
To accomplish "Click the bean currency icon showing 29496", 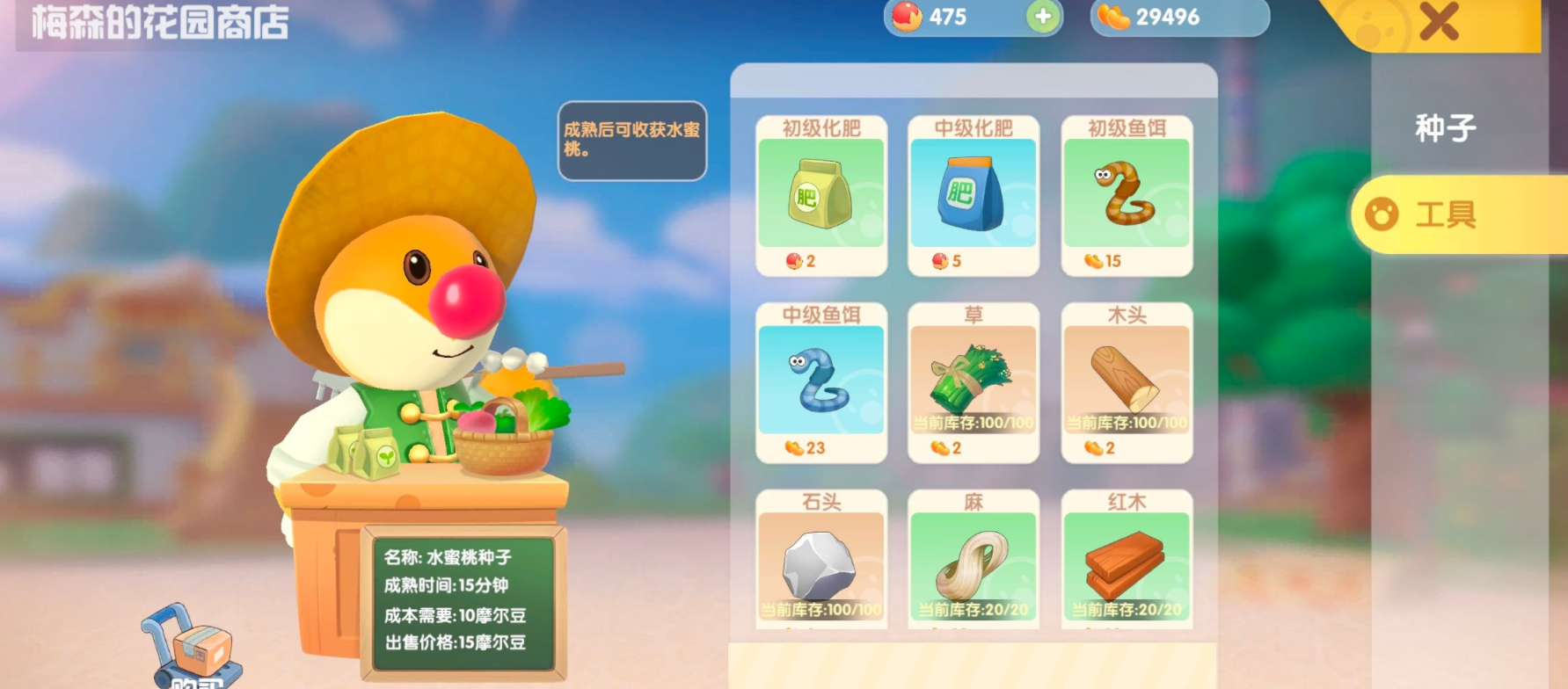I will pos(1115,15).
